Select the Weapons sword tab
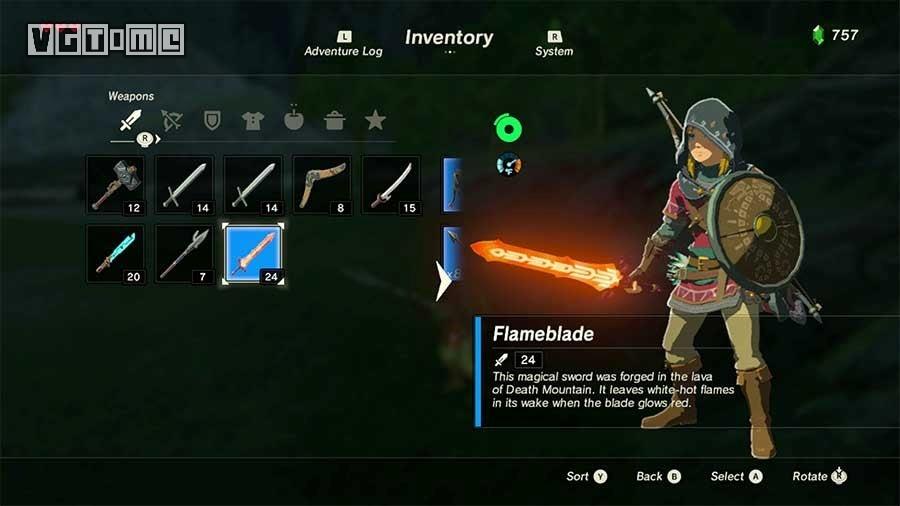 click(x=129, y=121)
